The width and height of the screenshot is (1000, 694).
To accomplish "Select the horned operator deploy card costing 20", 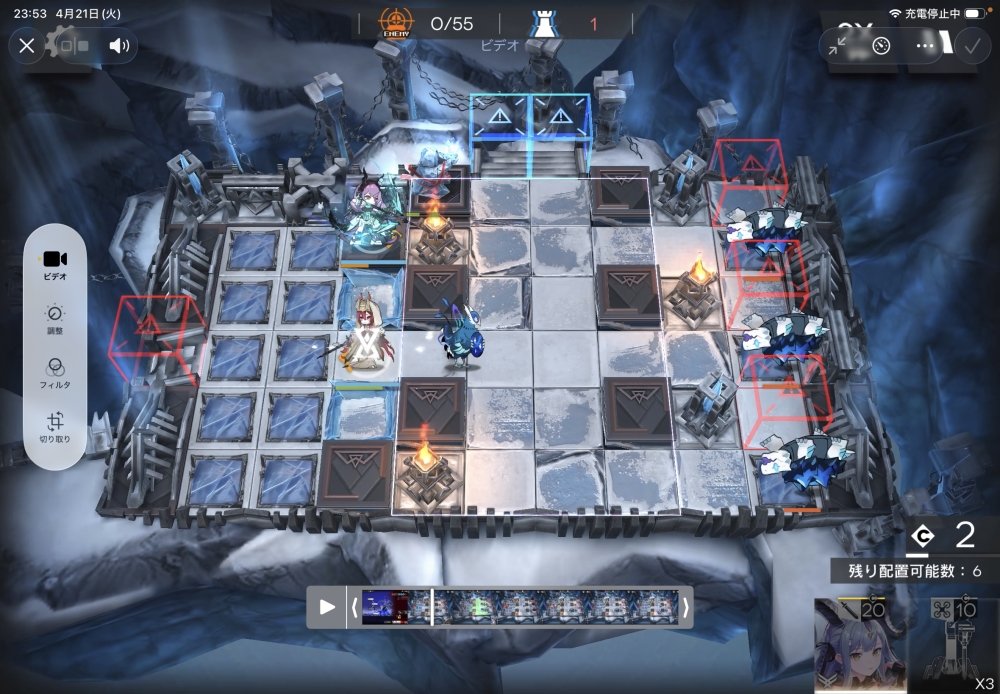I will (x=860, y=647).
